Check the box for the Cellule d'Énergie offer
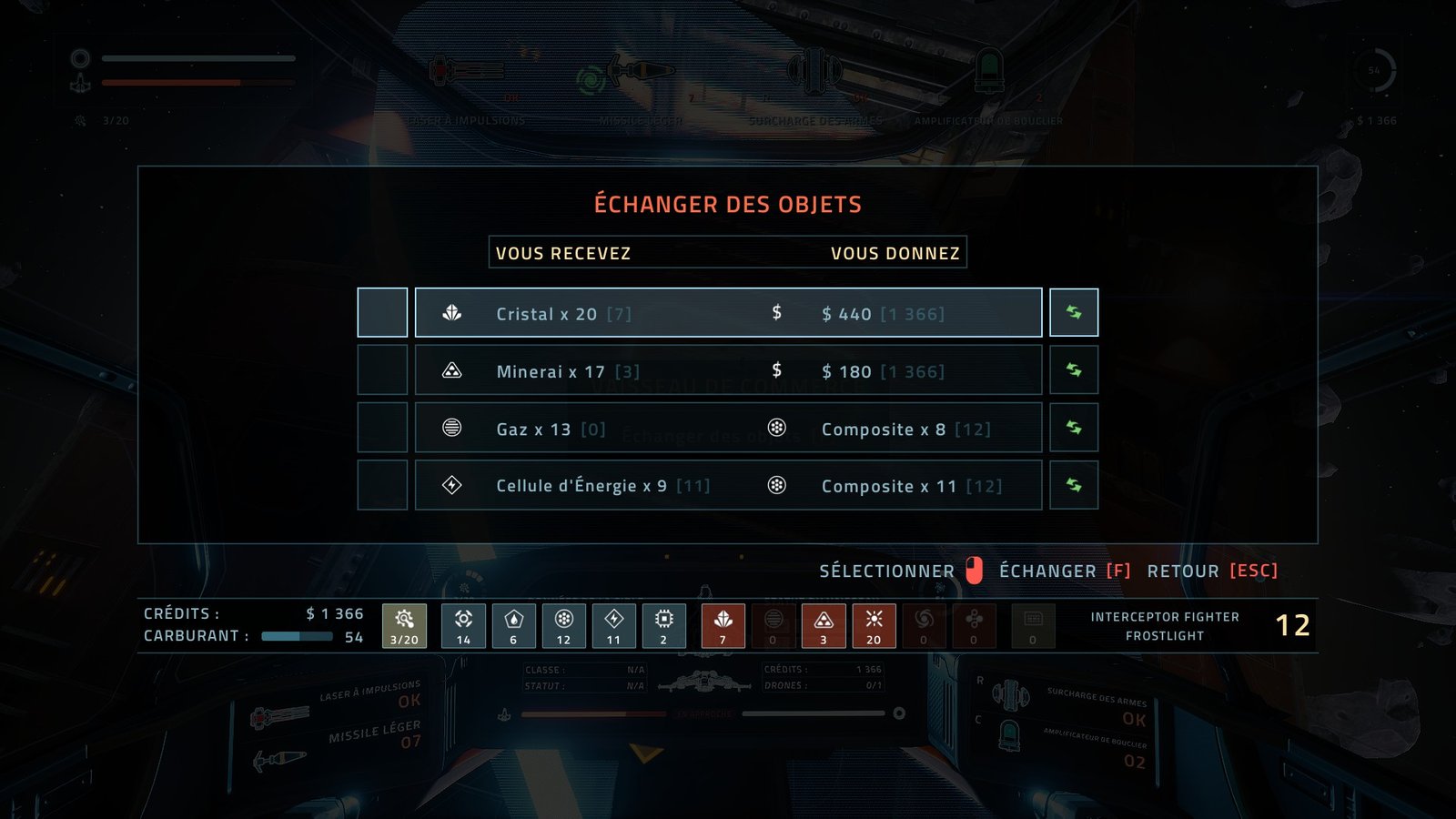Image resolution: width=1456 pixels, height=819 pixels. click(x=382, y=485)
